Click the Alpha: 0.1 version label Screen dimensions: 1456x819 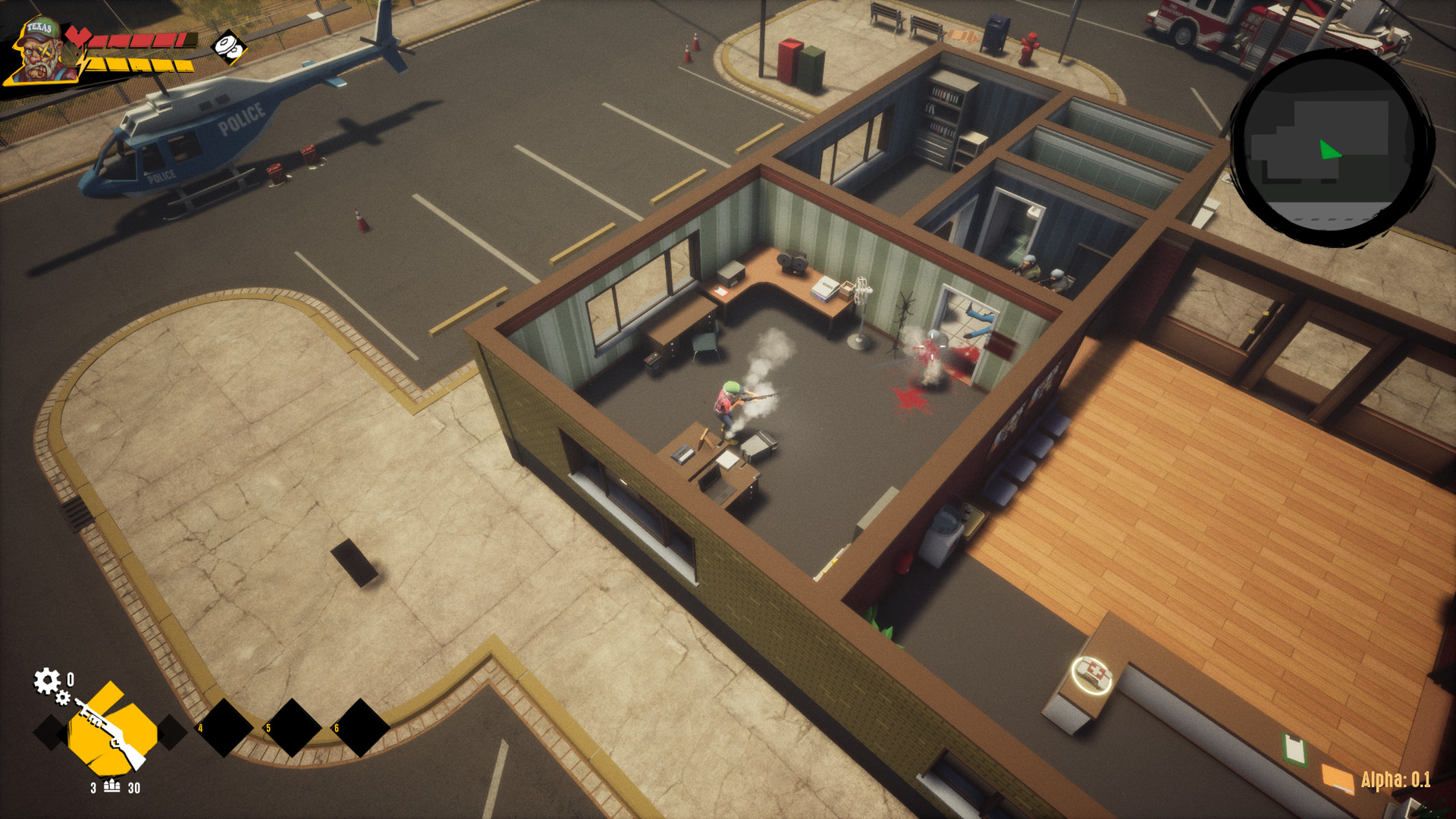click(x=1396, y=780)
